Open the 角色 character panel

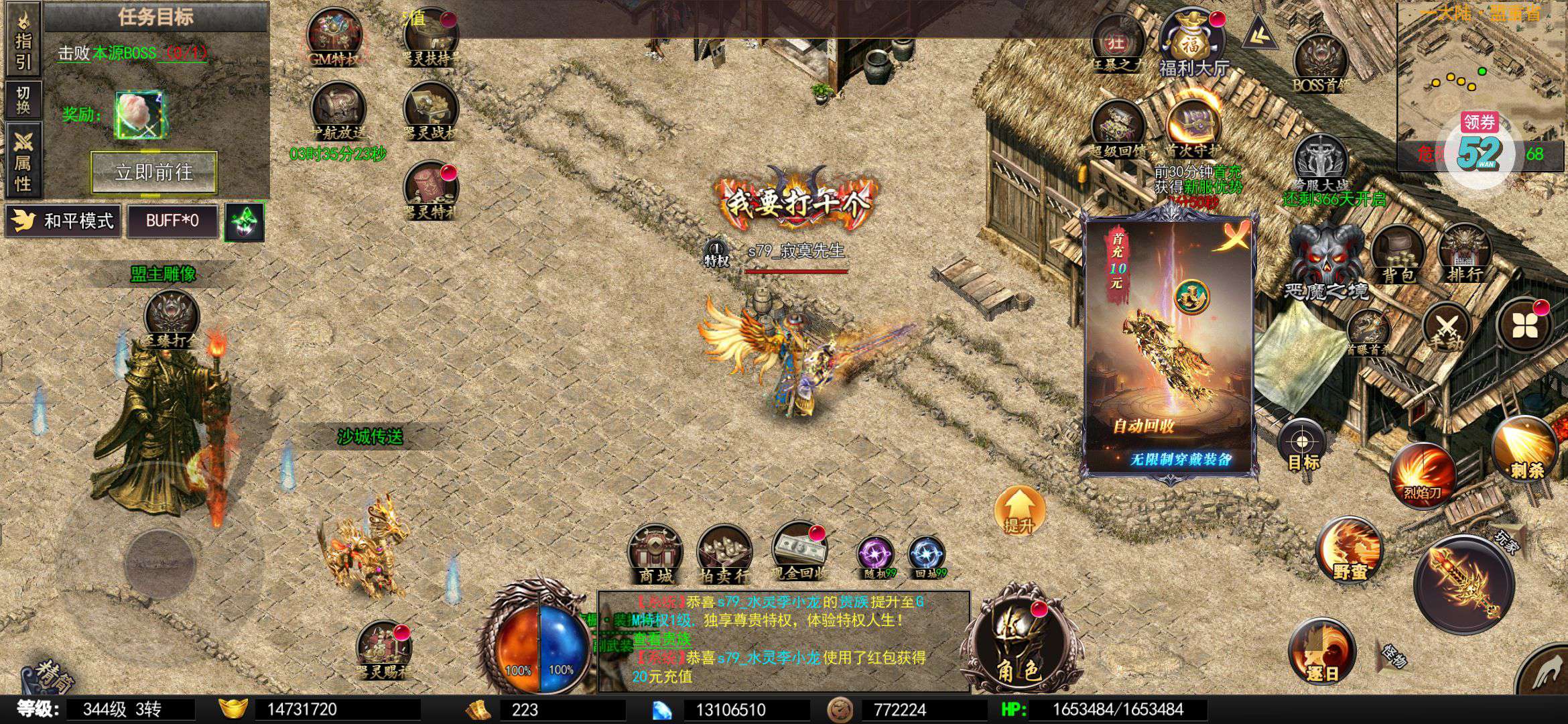coord(1019,640)
